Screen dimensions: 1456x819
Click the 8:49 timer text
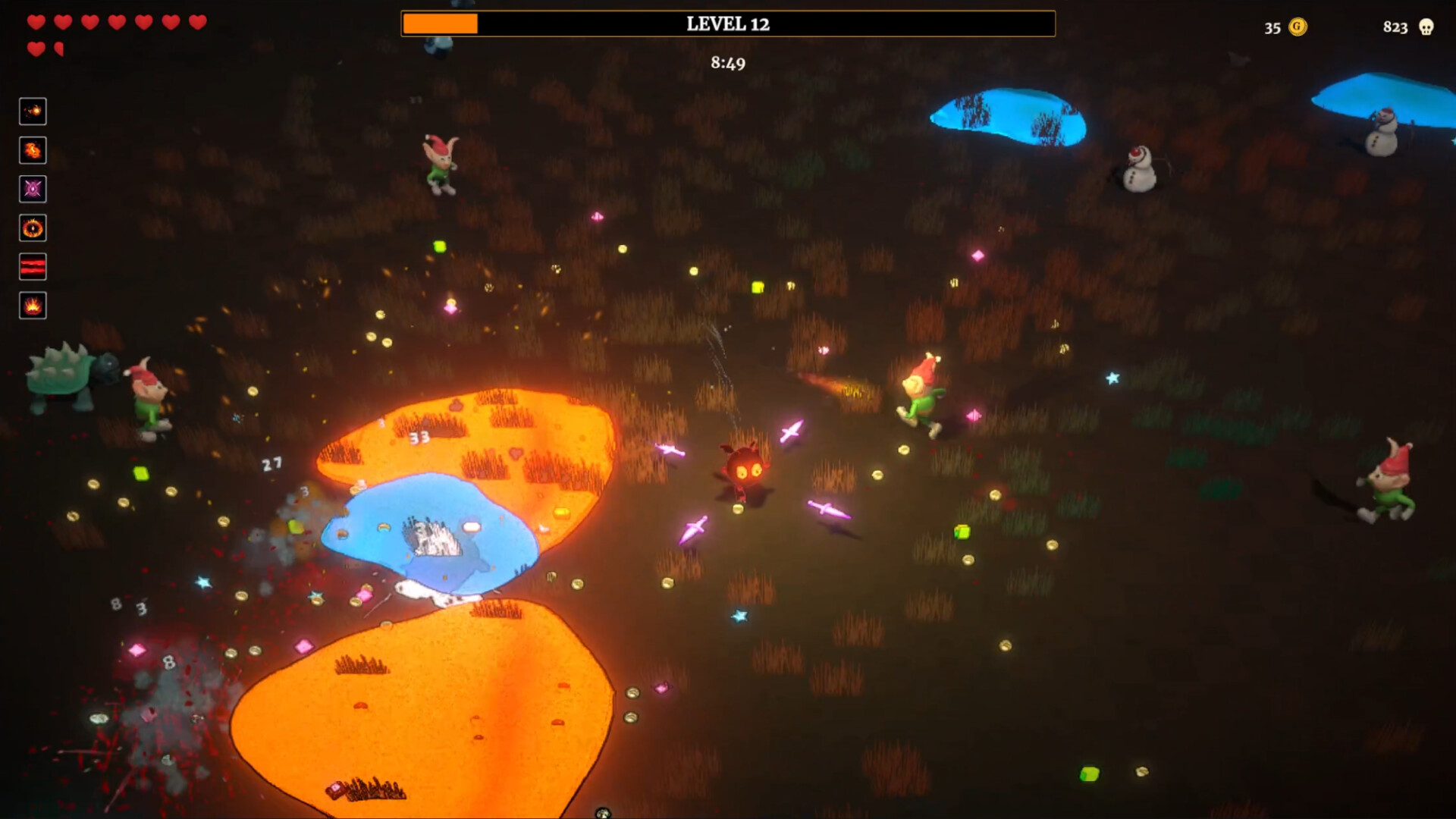(726, 64)
